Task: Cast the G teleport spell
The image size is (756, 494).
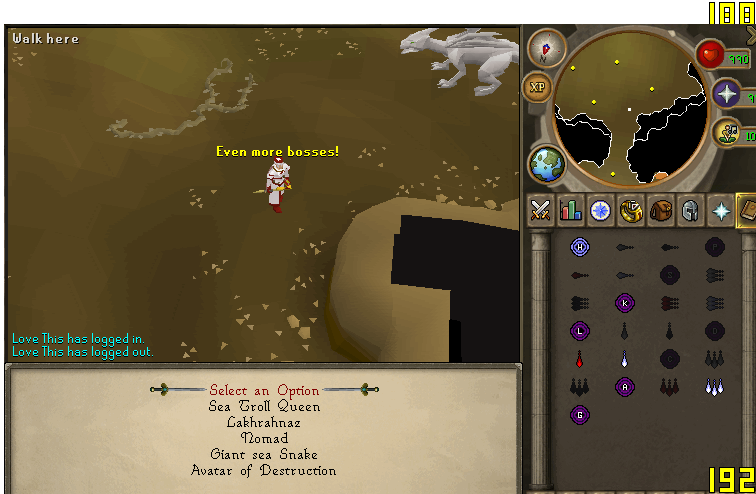Action: [579, 414]
